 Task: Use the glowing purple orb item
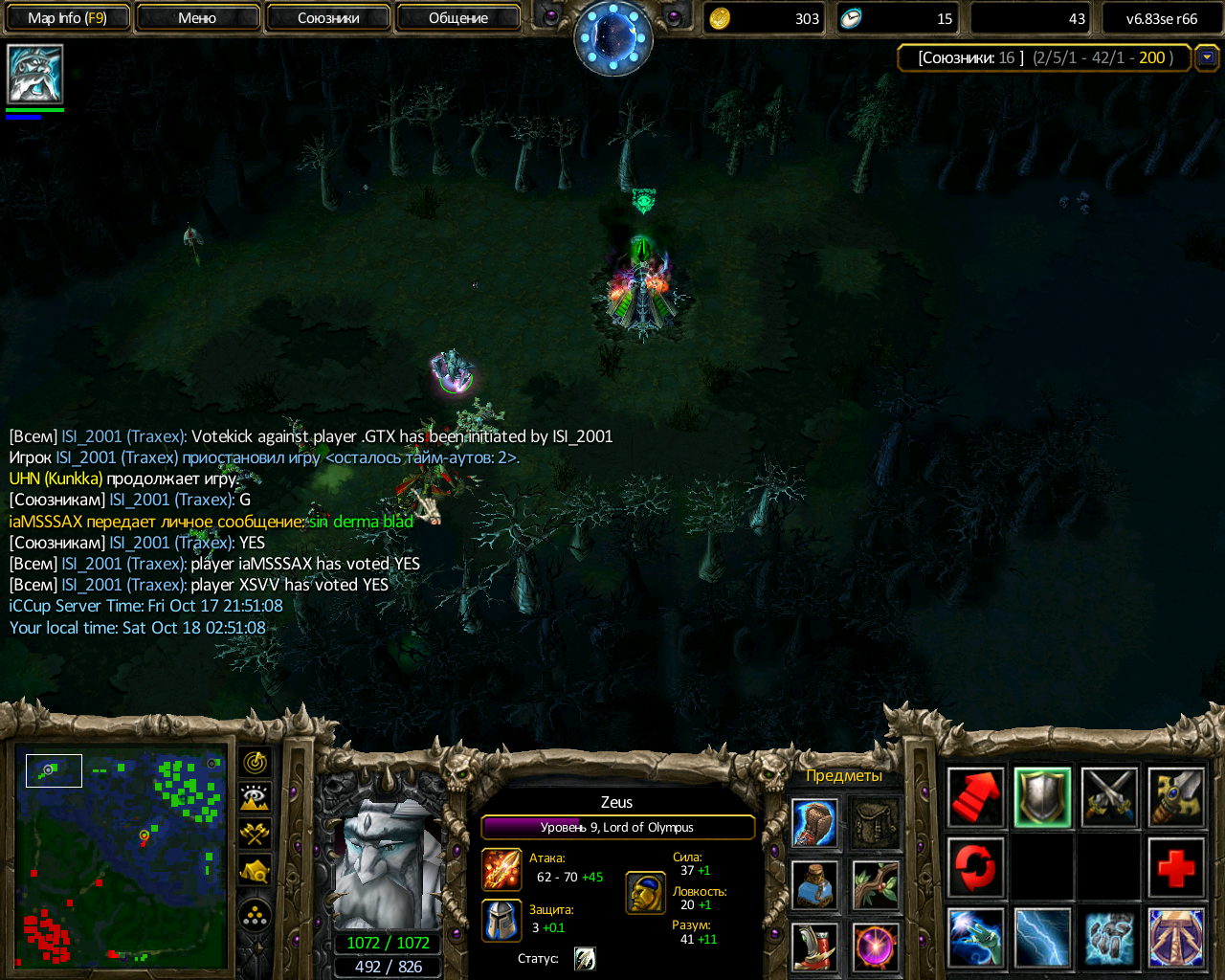(875, 946)
